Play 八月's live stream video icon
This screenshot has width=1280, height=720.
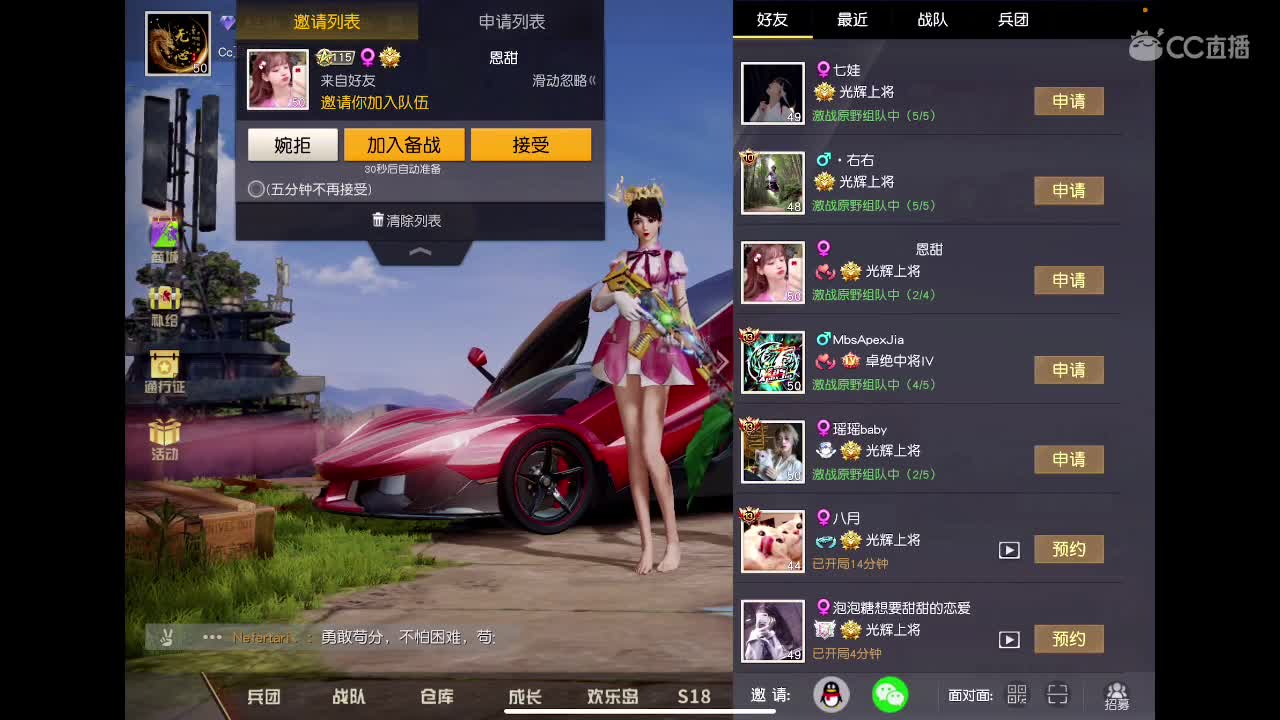[x=1011, y=549]
